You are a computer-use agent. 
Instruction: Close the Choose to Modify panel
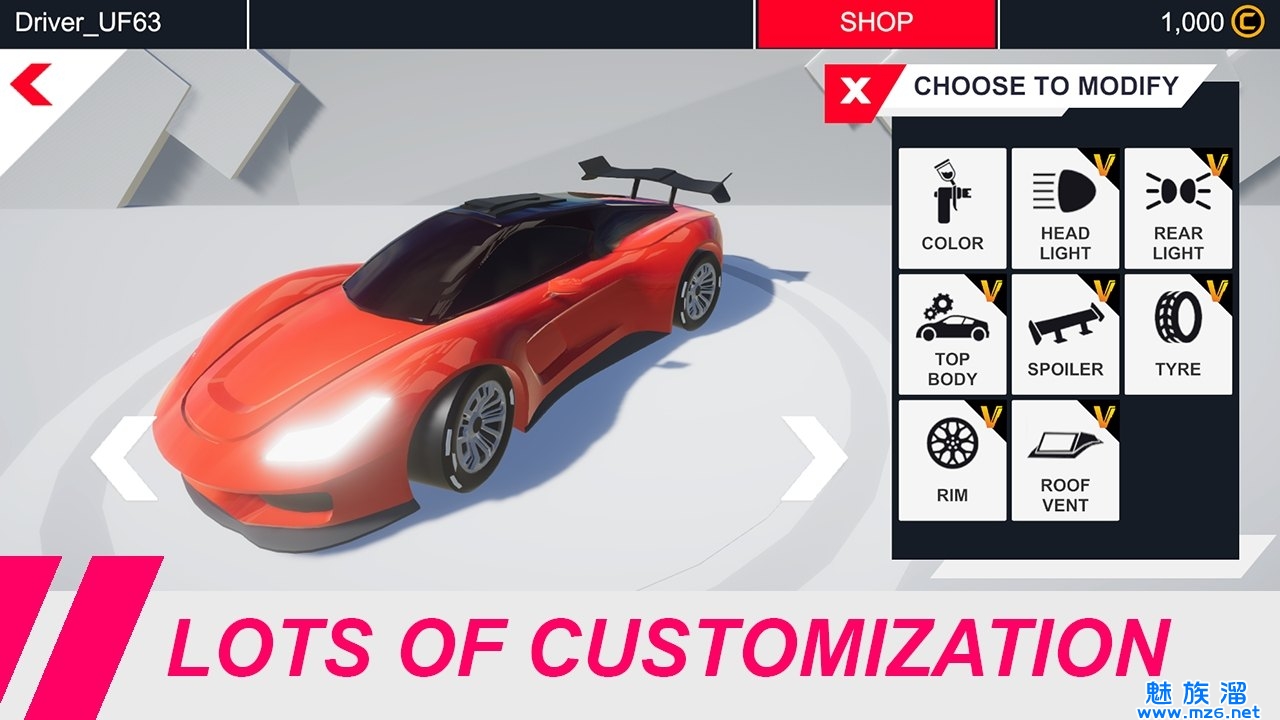coord(856,92)
